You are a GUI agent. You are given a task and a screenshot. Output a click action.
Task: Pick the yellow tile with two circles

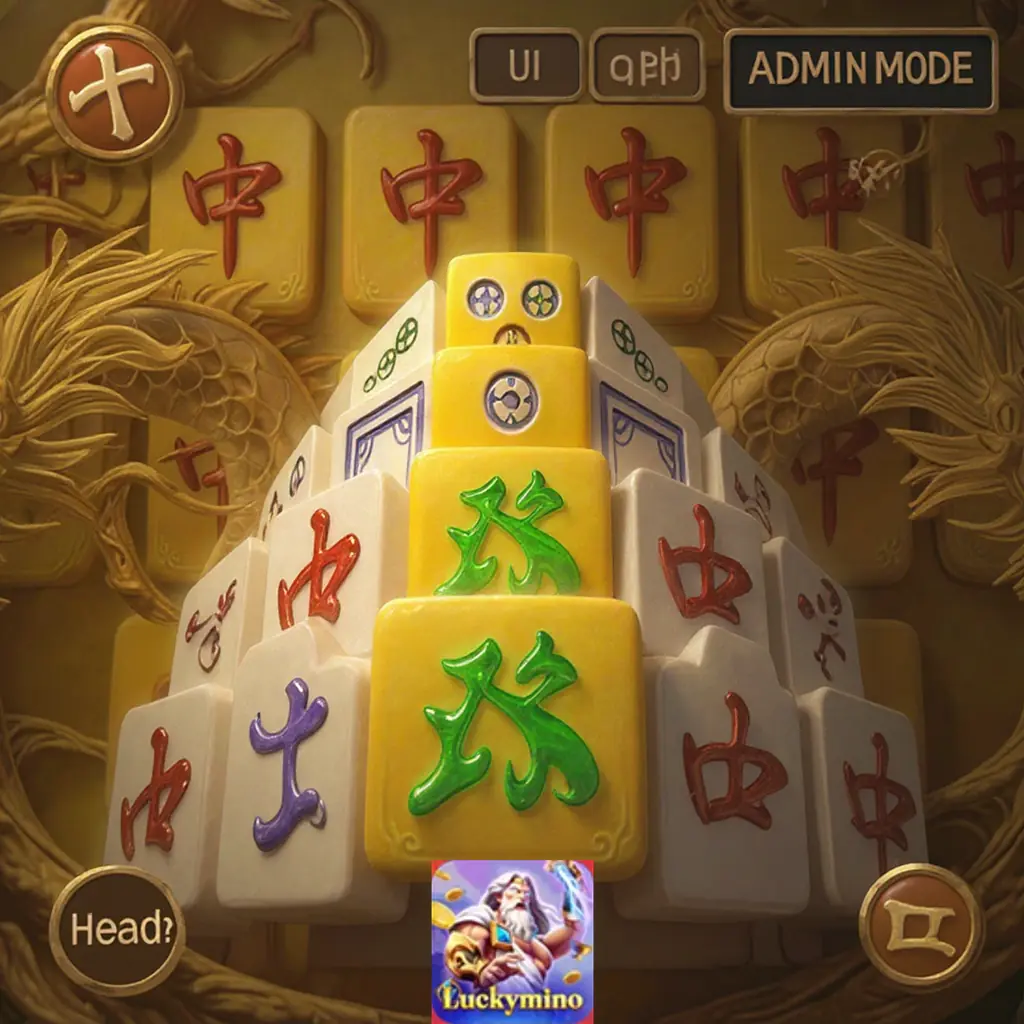point(513,298)
